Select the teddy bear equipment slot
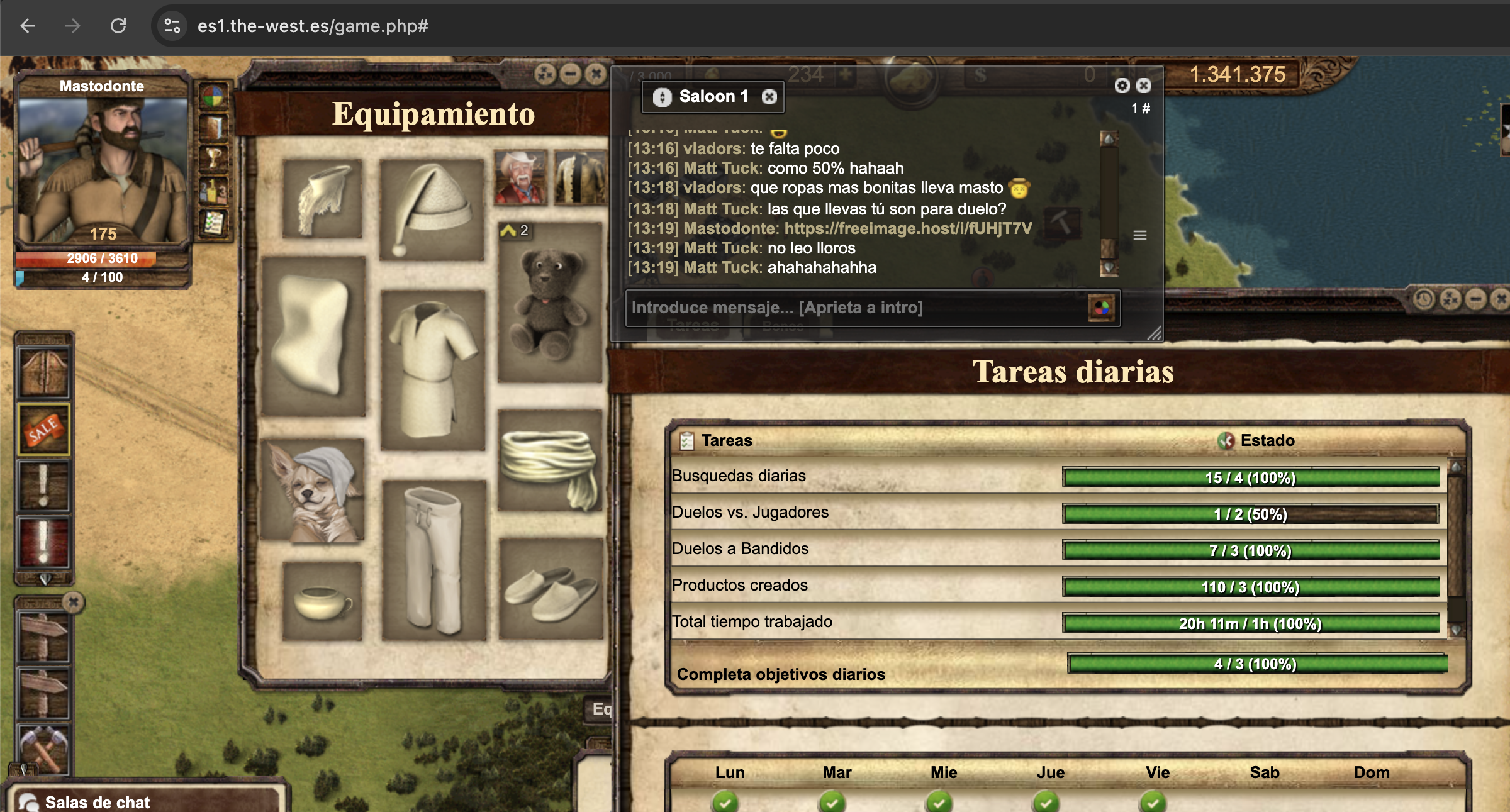This screenshot has width=1510, height=812. tap(550, 302)
